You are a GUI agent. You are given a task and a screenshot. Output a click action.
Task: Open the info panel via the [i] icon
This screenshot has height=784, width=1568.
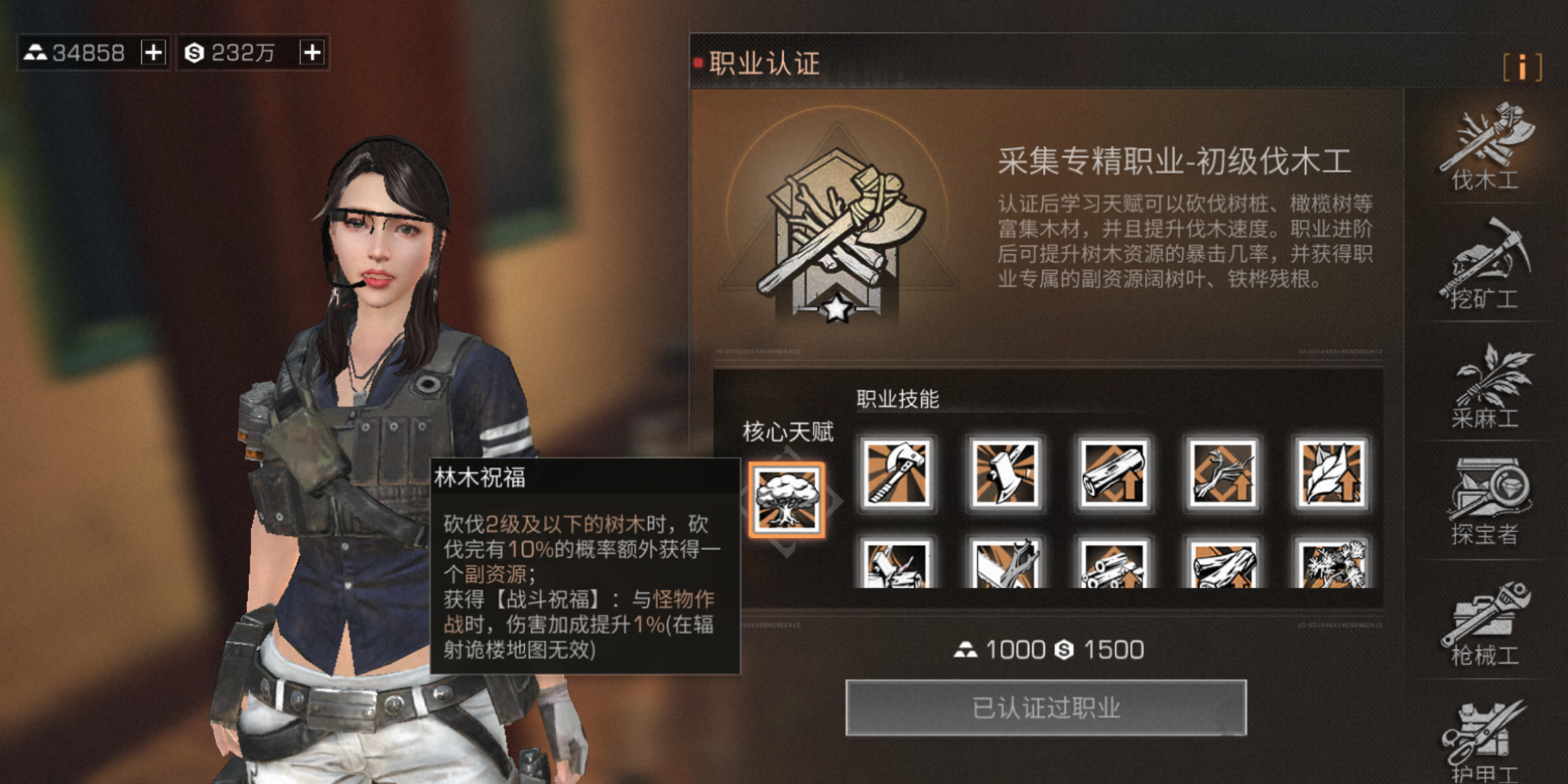click(1524, 68)
